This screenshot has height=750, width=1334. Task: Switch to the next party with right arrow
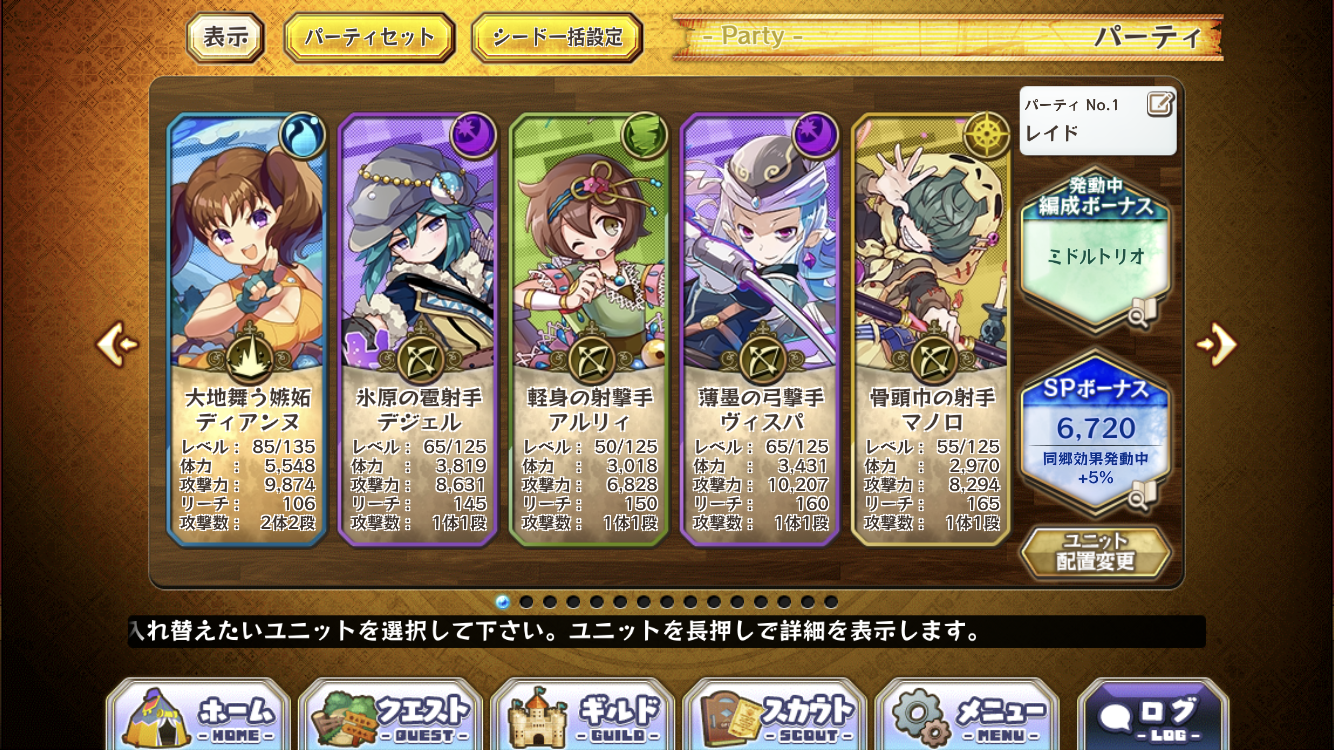[x=1216, y=344]
